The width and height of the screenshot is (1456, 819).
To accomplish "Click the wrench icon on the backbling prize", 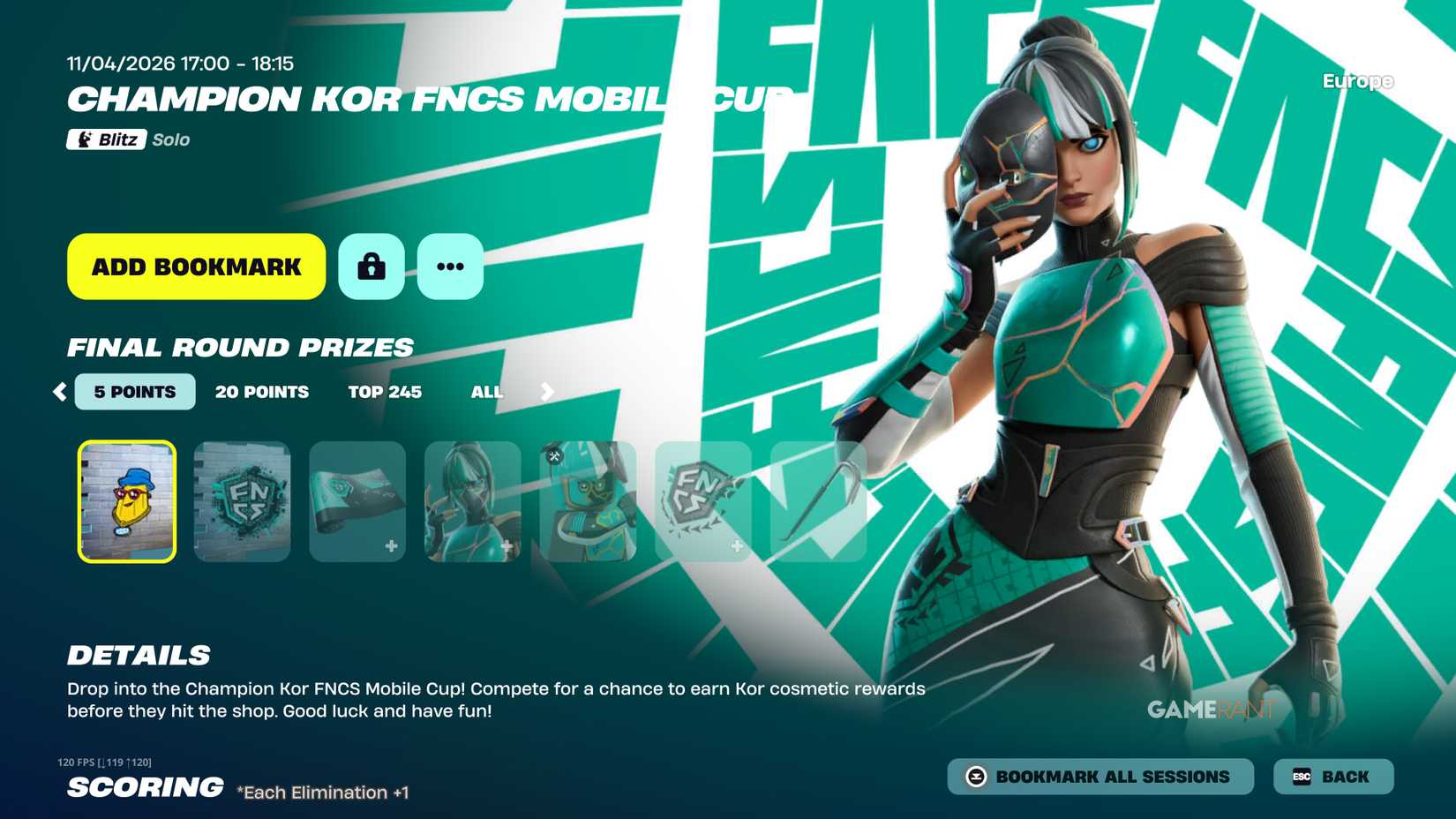I will [554, 458].
